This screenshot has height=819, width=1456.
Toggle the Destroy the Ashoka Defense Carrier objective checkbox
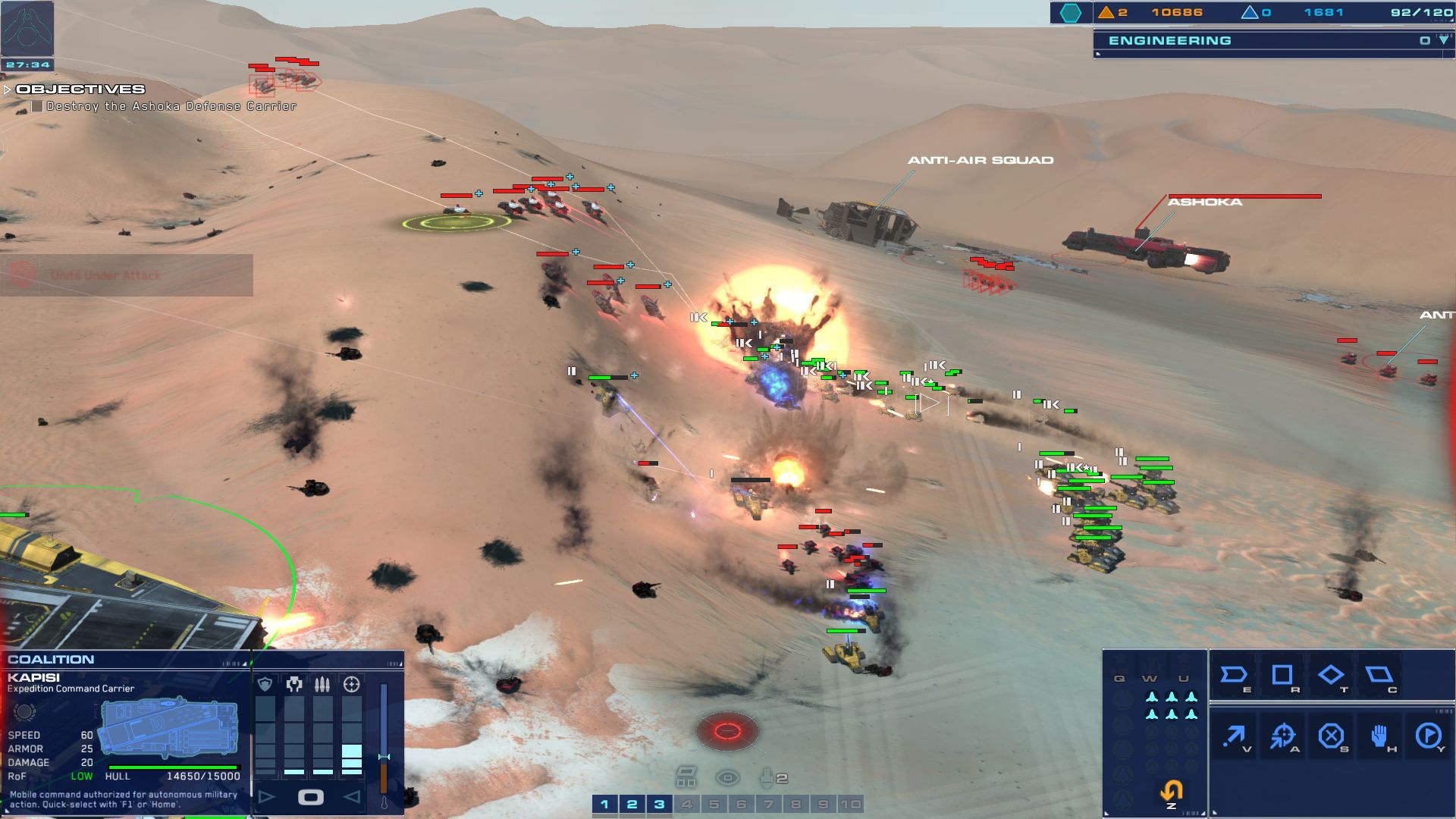36,106
